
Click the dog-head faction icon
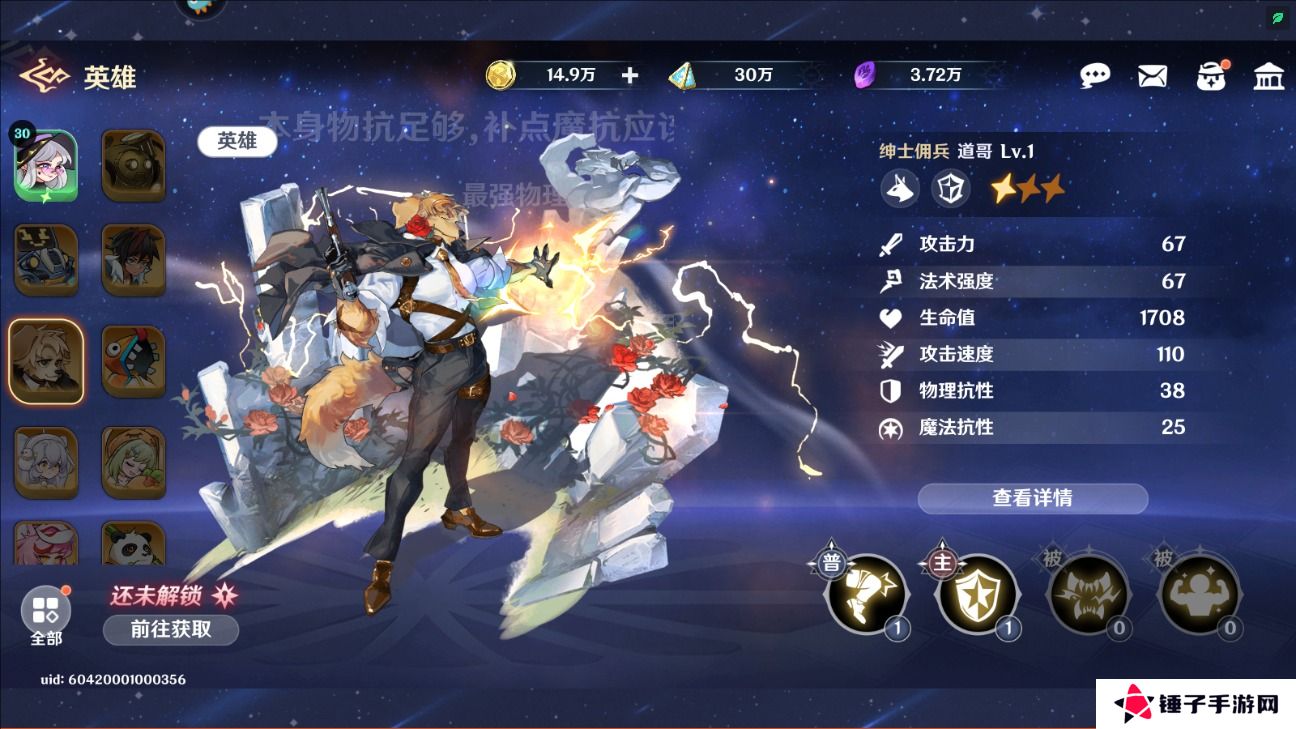(x=899, y=188)
